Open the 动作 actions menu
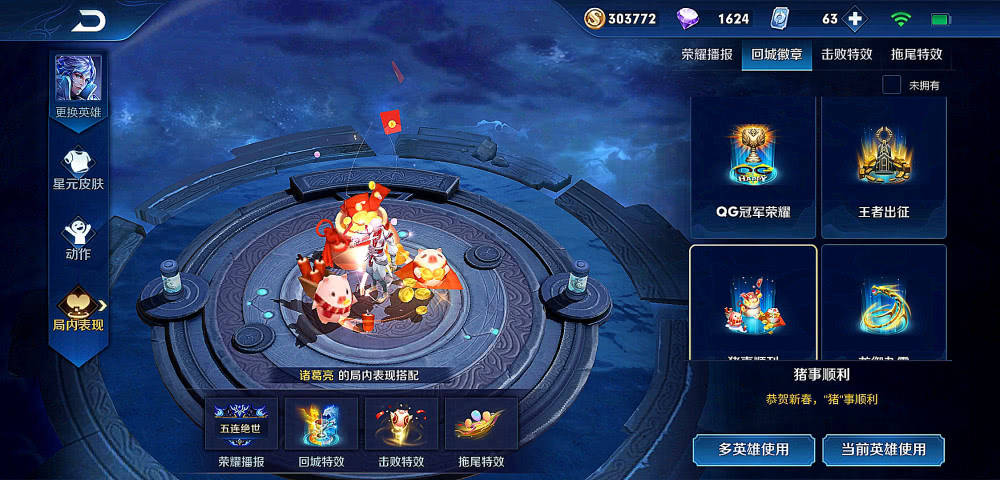 [78, 238]
